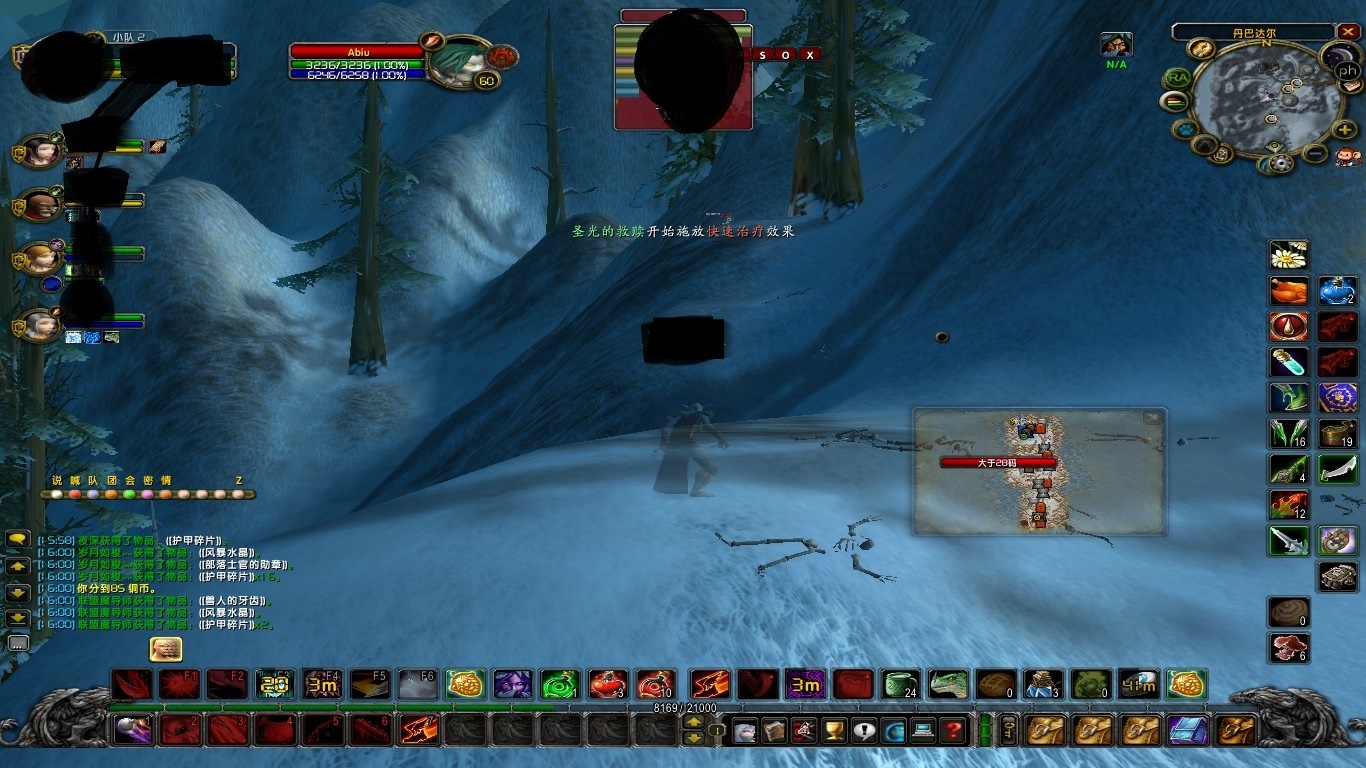This screenshot has width=1366, height=768.
Task: Click the red question mark help icon
Action: (954, 729)
